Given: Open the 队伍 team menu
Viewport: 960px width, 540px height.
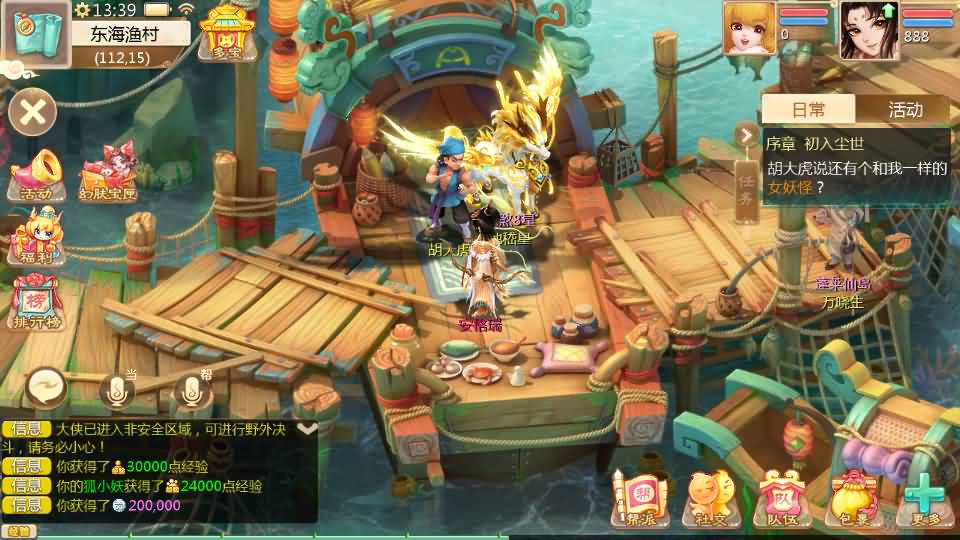Looking at the screenshot, I should point(781,498).
